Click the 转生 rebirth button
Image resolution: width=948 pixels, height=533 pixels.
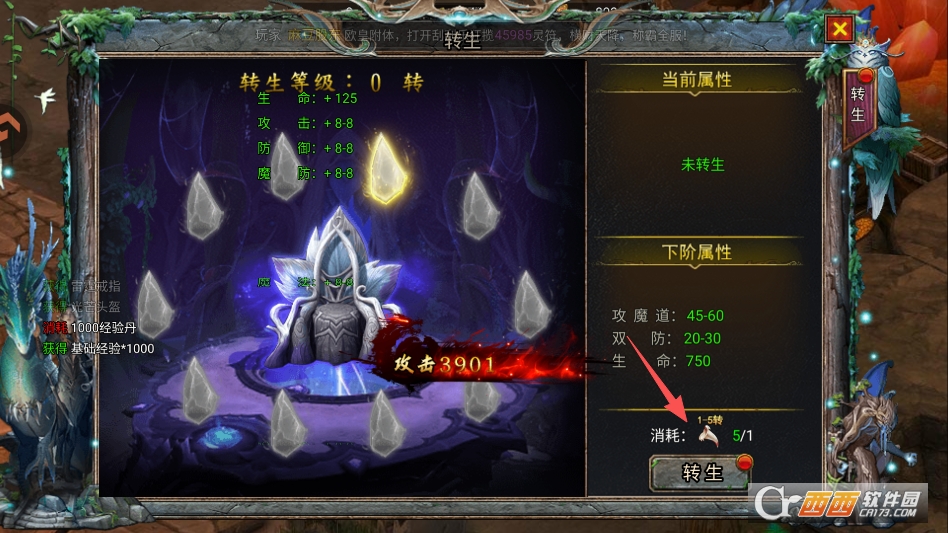699,473
